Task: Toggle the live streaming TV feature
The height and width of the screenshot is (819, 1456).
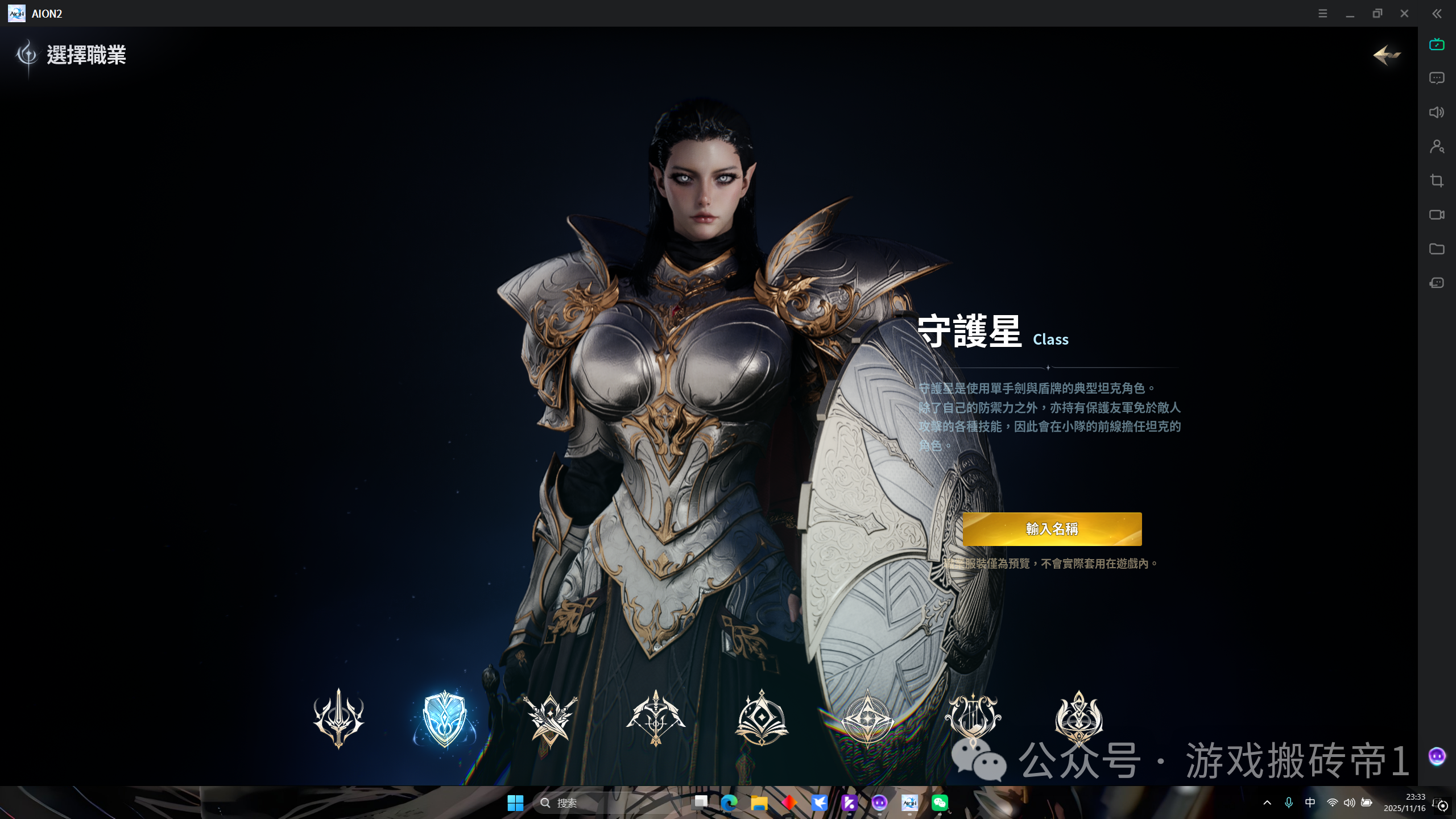Action: pos(1437,44)
